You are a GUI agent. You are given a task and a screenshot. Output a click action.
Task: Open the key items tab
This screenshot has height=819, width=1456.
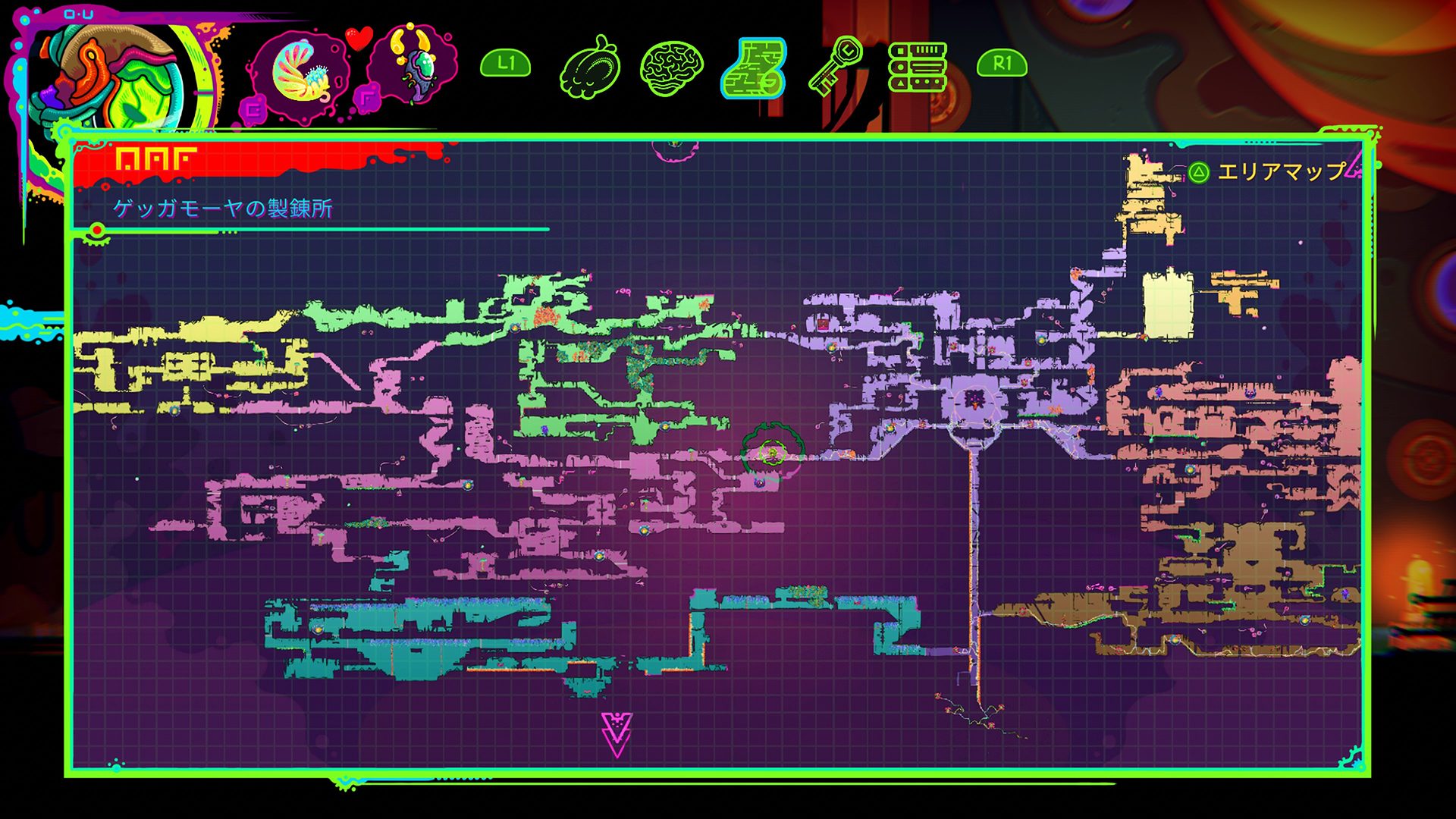[x=836, y=67]
